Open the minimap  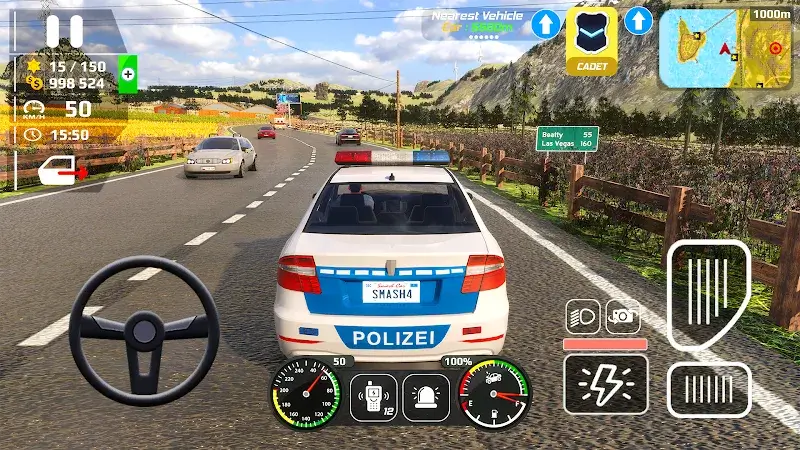(x=725, y=48)
